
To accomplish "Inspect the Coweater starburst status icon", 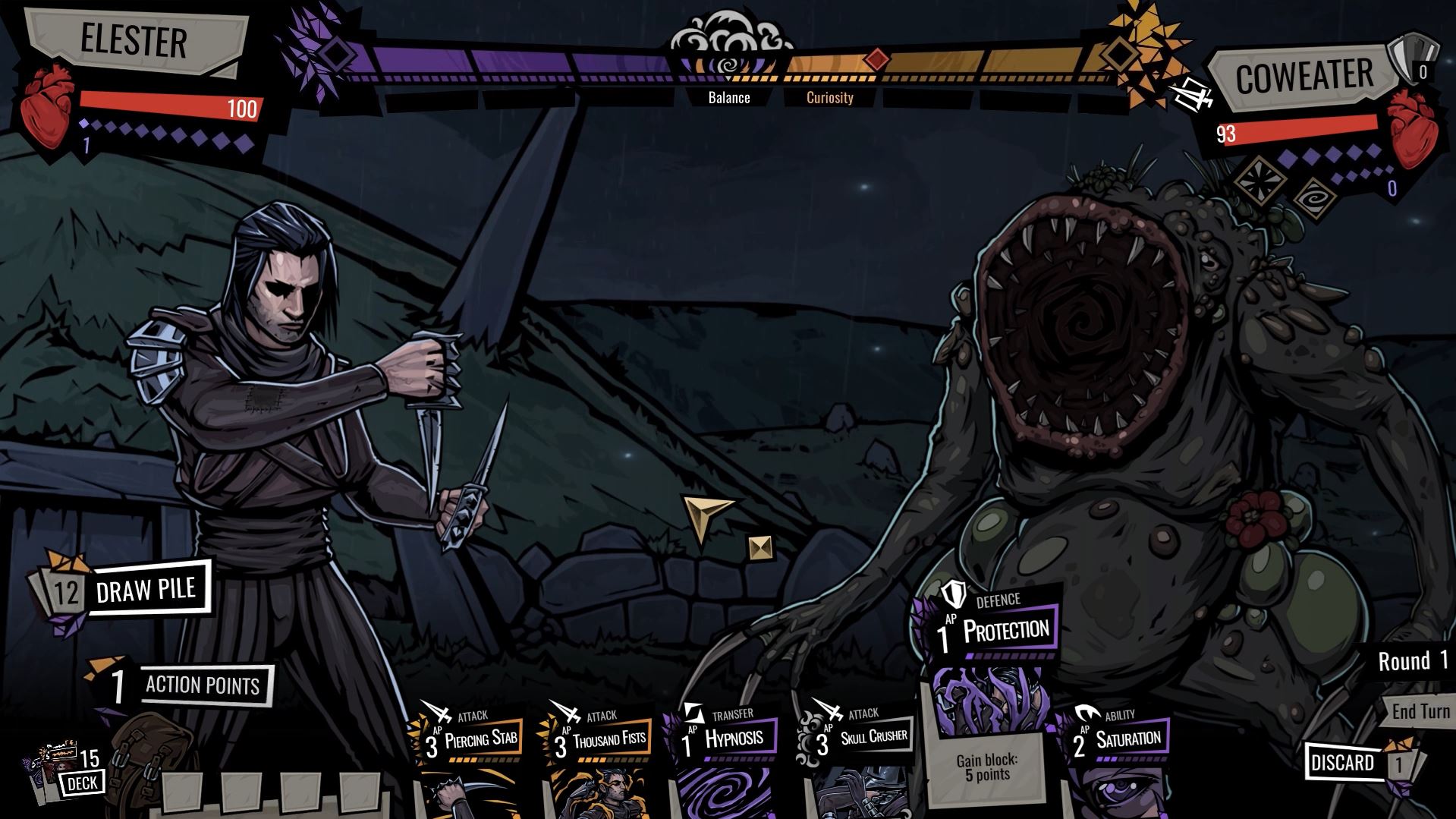I will tap(1259, 179).
